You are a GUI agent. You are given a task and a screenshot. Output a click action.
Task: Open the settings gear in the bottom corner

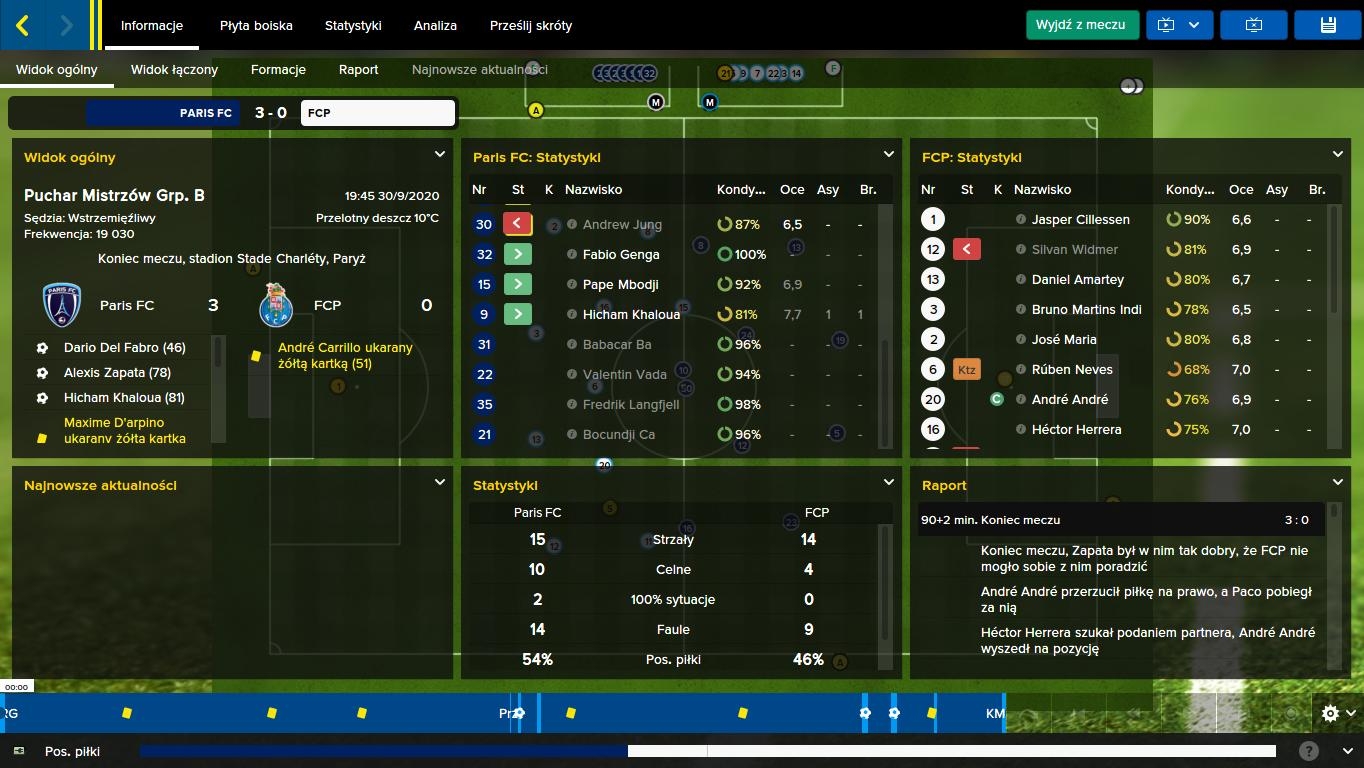pyautogui.click(x=1329, y=713)
